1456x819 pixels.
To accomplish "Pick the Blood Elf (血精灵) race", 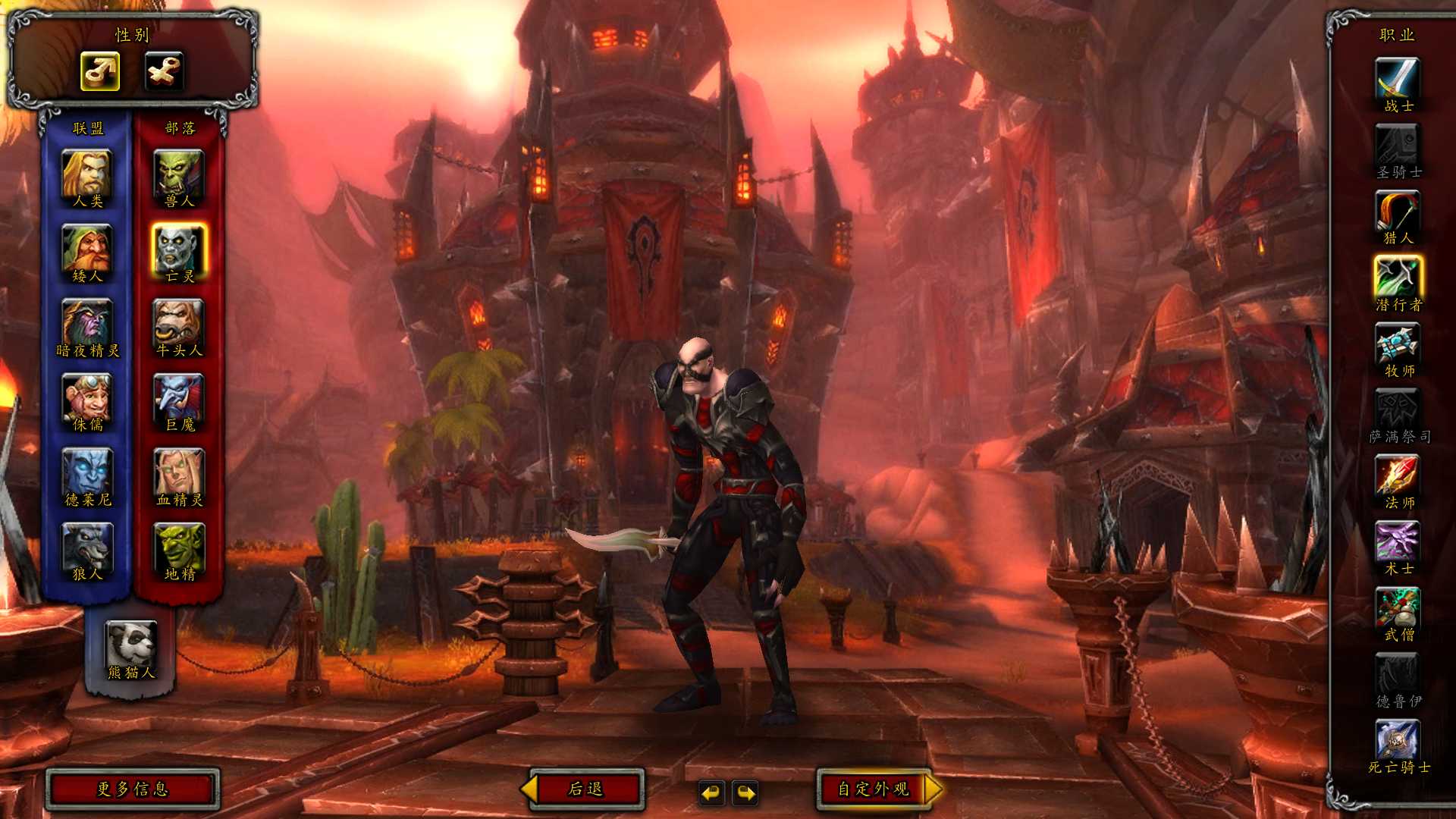I will point(179,472).
